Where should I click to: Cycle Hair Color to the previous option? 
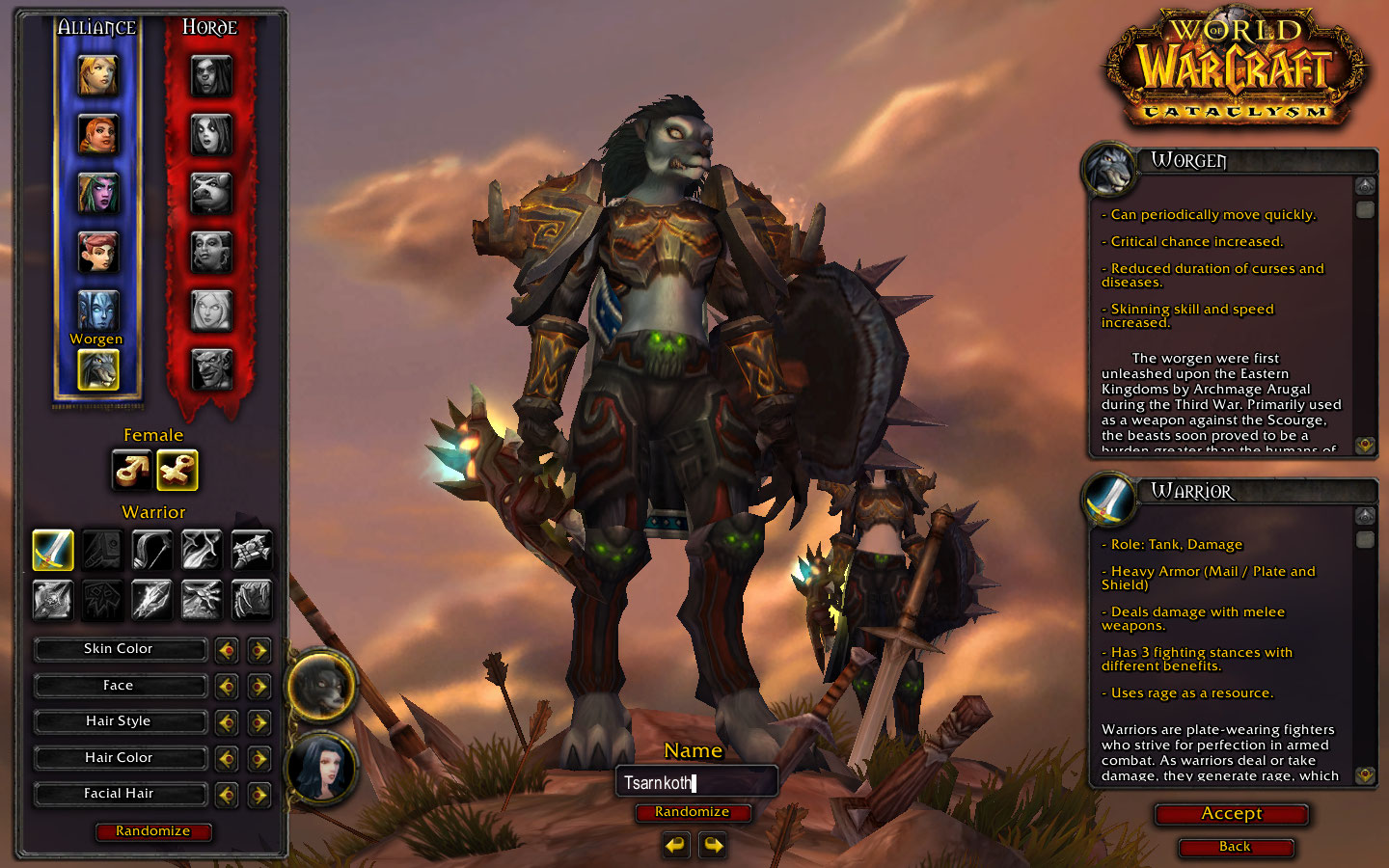227,759
